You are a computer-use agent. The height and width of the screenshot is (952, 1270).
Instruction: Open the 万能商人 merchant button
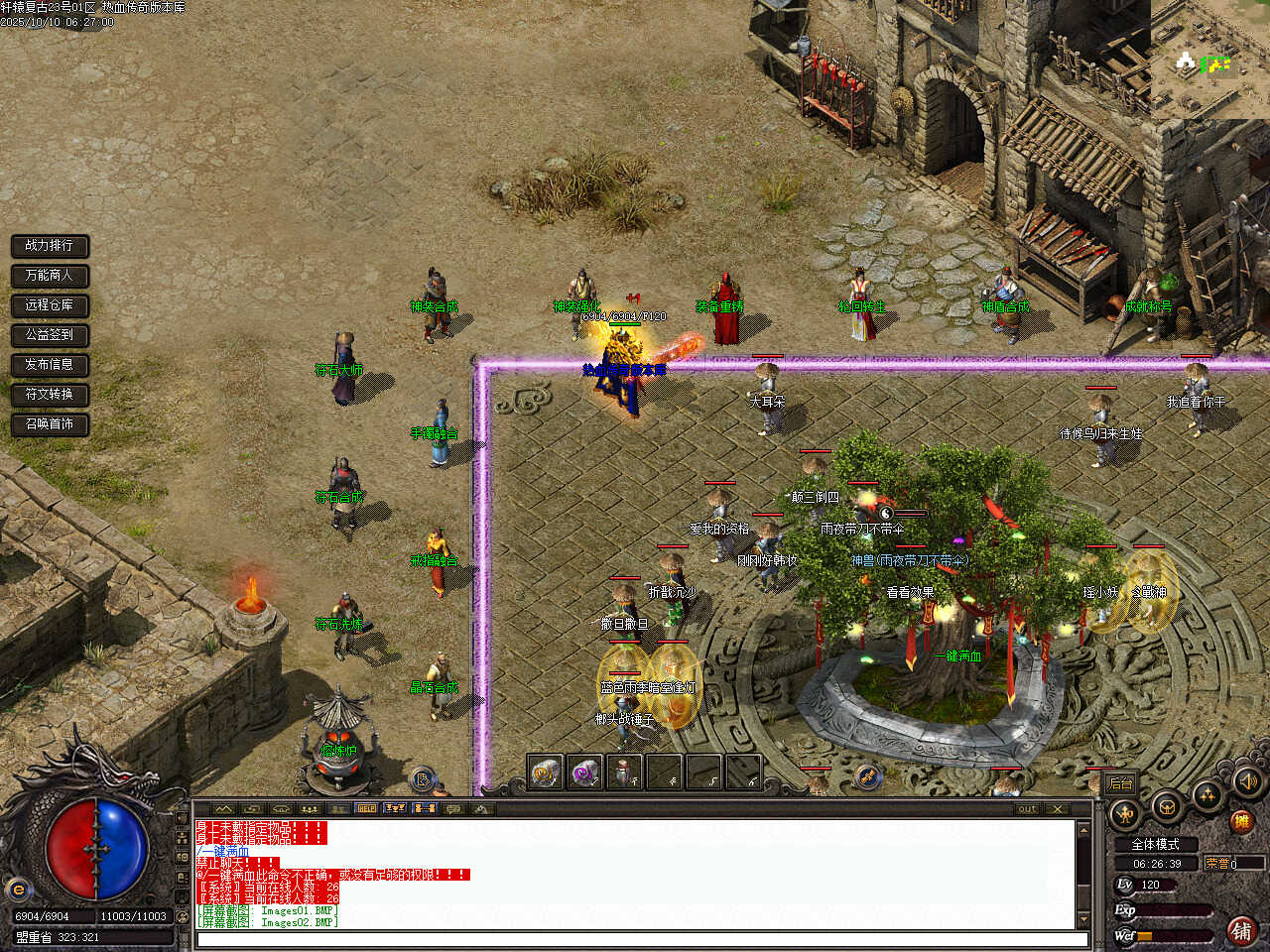(x=50, y=275)
